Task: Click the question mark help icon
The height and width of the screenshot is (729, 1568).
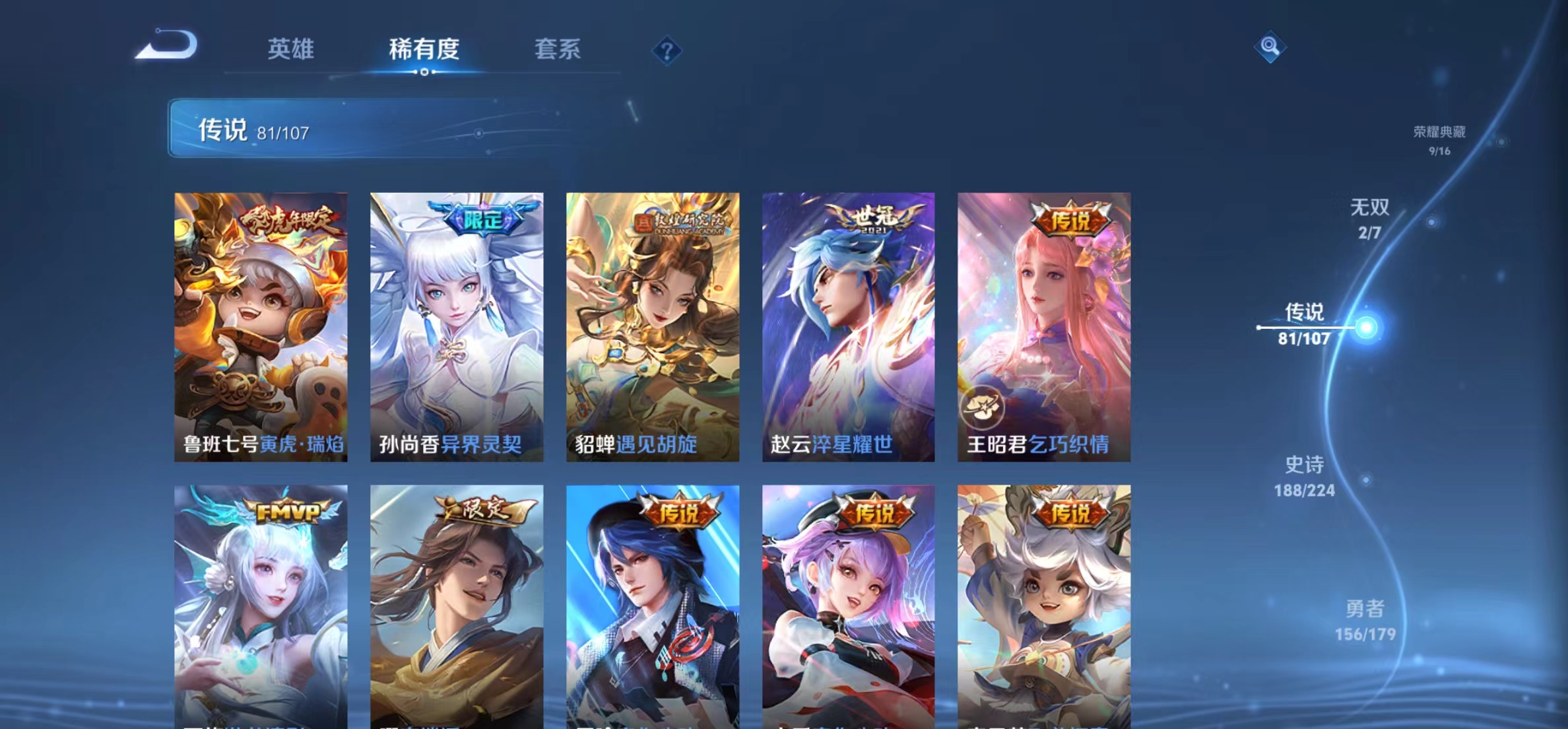Action: [668, 50]
